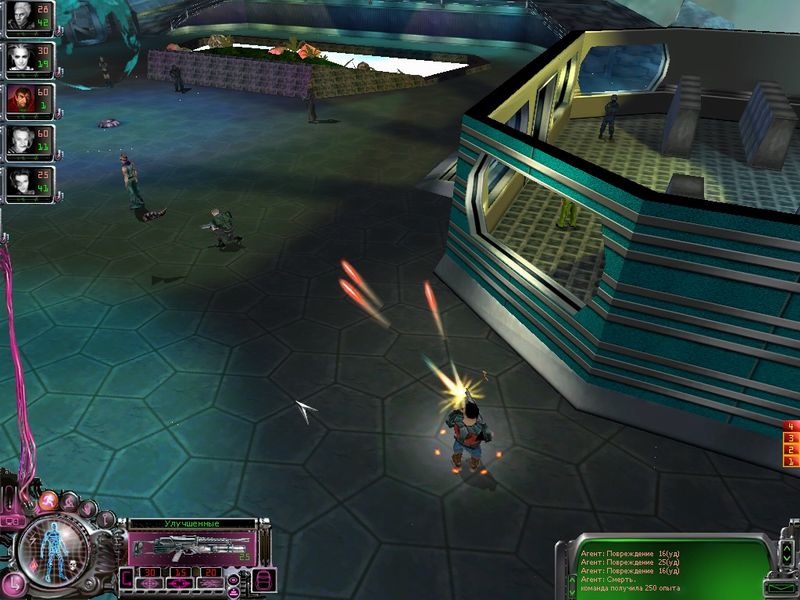Select the fire mode costing 15

tap(178, 573)
